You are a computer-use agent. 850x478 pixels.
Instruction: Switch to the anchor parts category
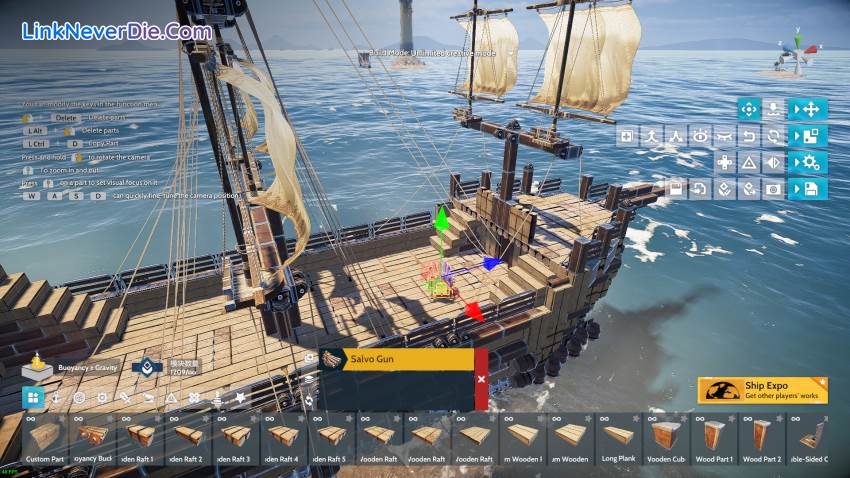tap(57, 398)
